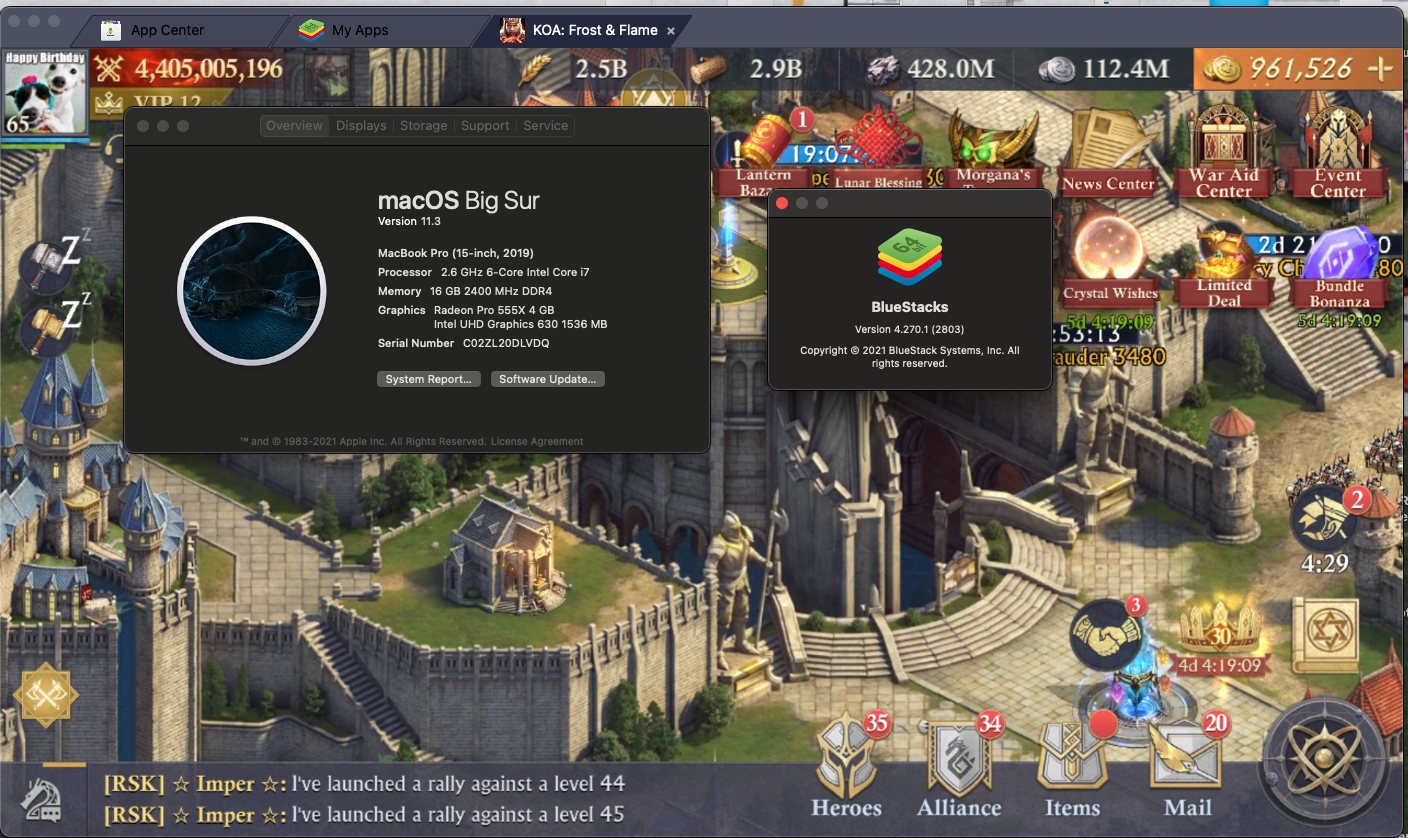Open the Lunar Blessing event
The image size is (1408, 838).
click(877, 155)
